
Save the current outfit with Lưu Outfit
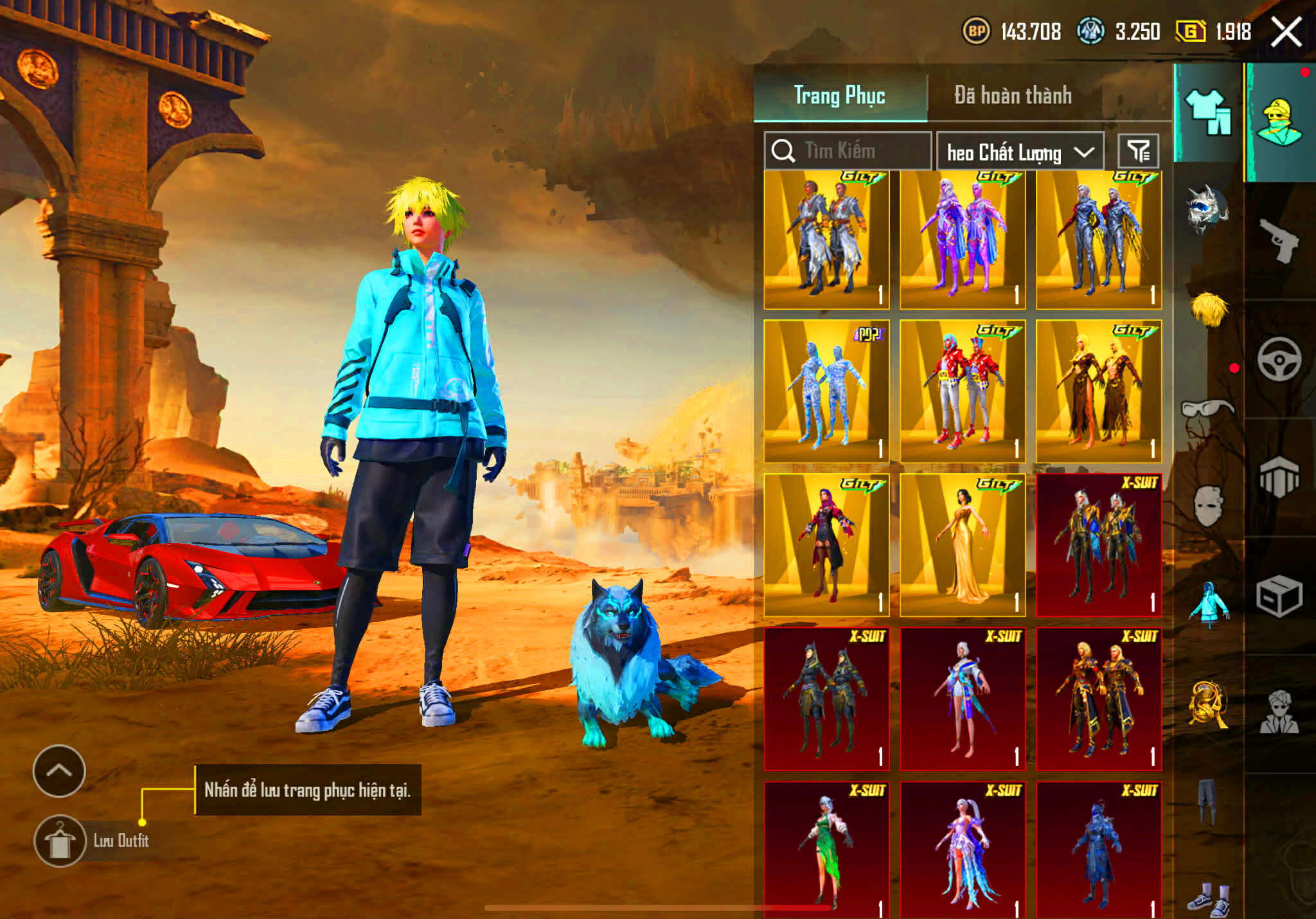[x=60, y=841]
